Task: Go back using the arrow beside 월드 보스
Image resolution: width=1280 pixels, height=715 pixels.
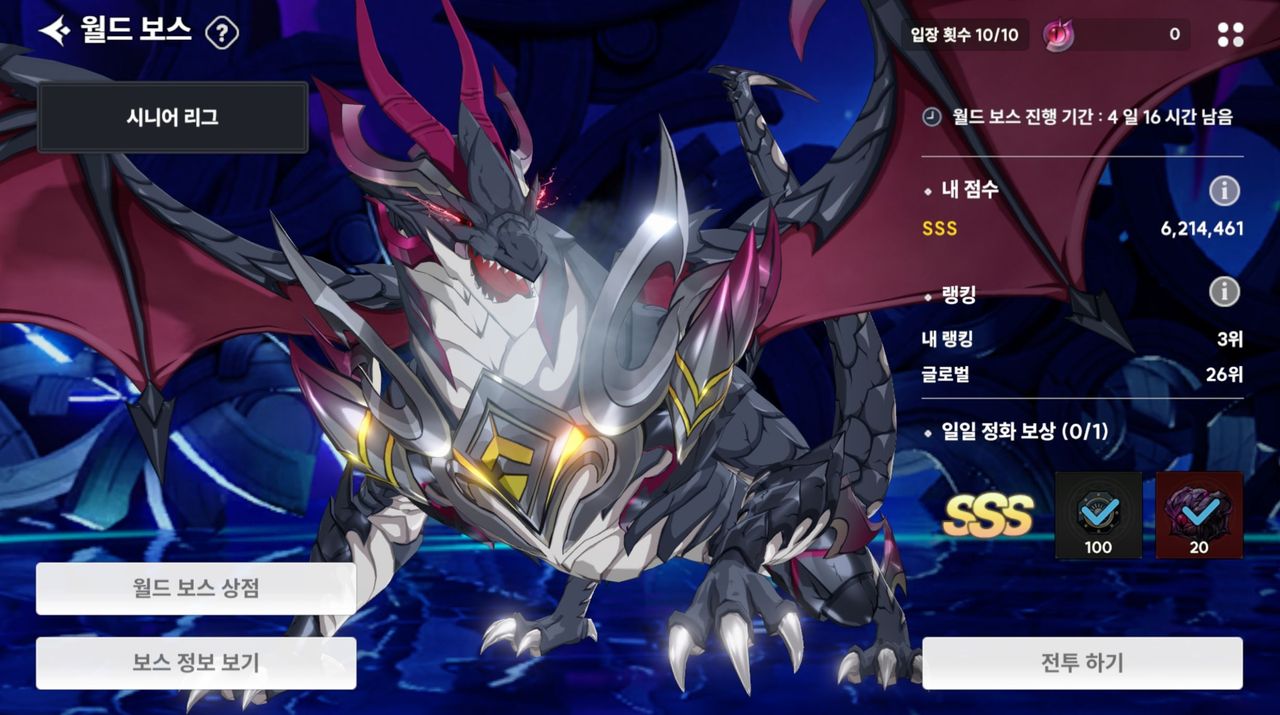Action: tap(54, 31)
